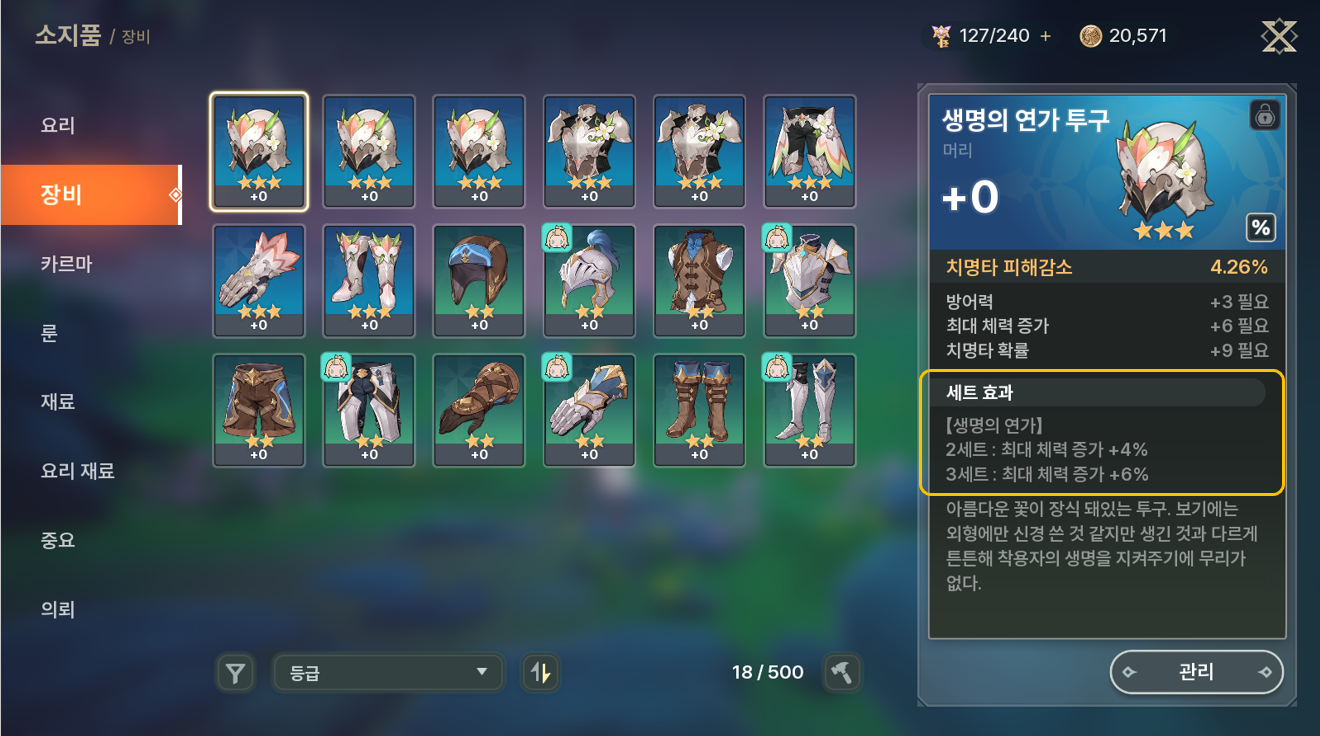Switch to the 요리 category tab
This screenshot has height=736, width=1320.
tap(58, 126)
